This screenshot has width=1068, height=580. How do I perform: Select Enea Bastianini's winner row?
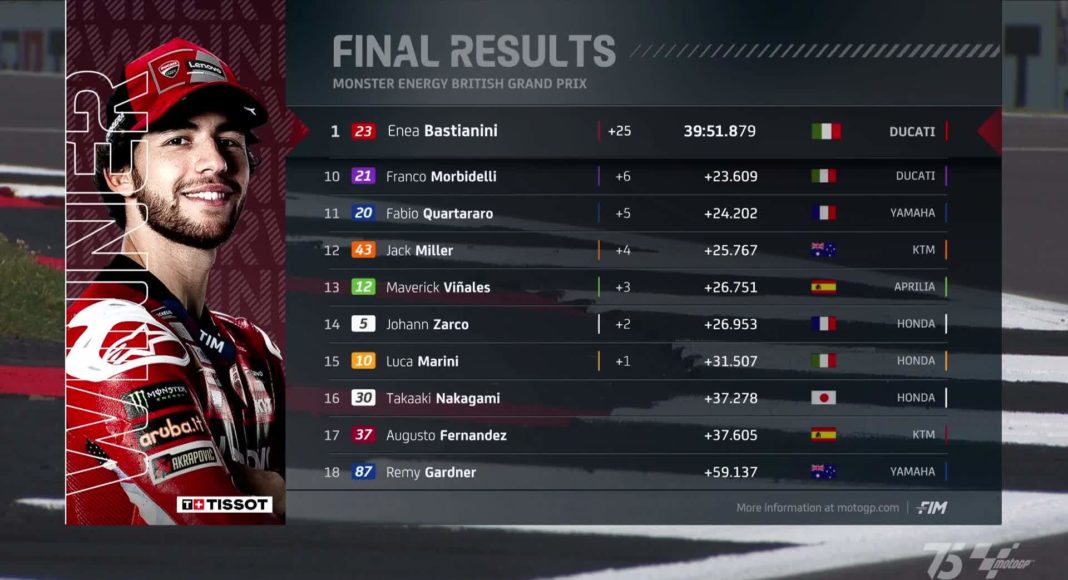(x=640, y=131)
